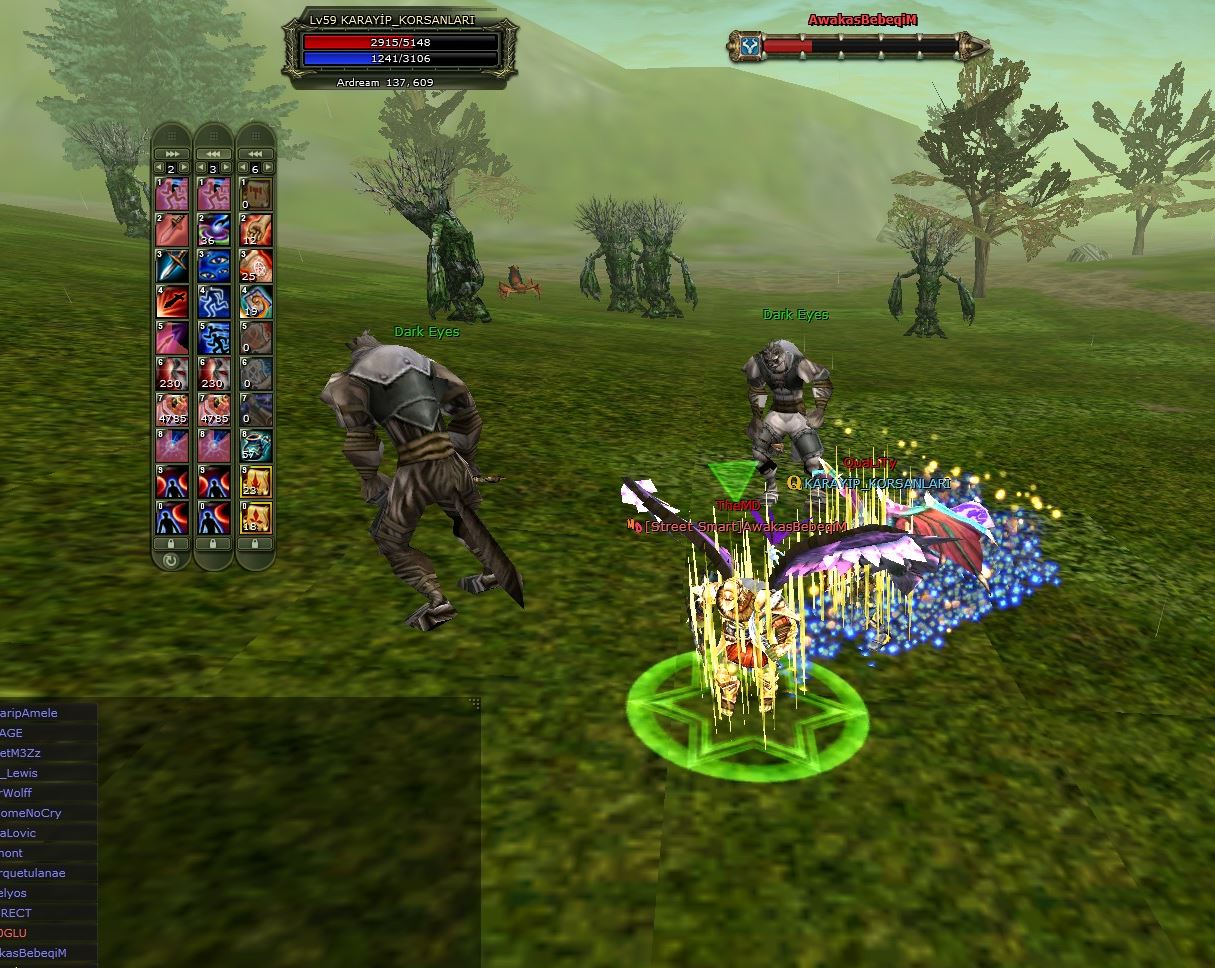1215x968 pixels.
Task: Click the chat panel's dotted grip corner
Action: tap(475, 703)
